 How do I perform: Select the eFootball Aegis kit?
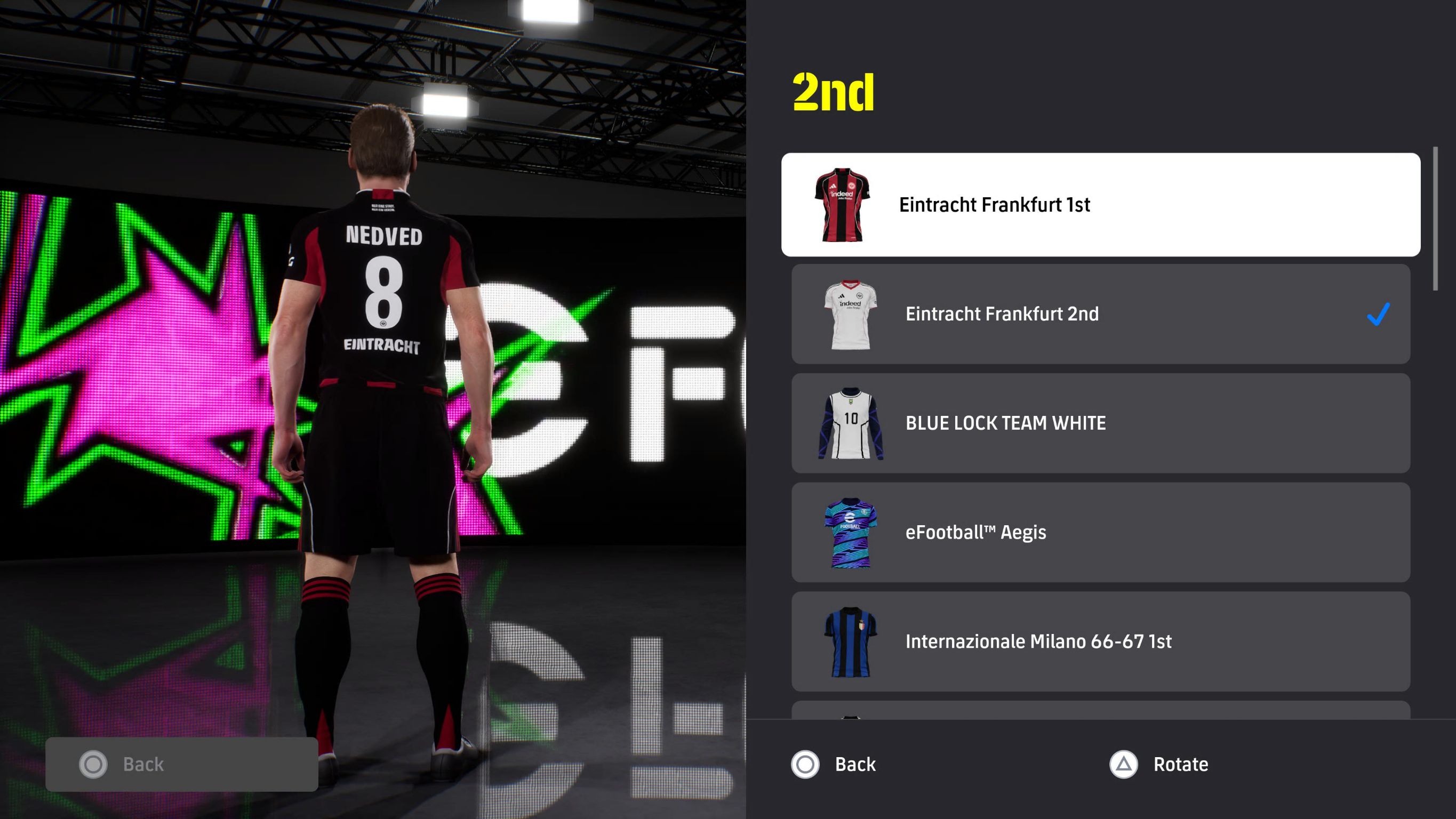(1100, 532)
